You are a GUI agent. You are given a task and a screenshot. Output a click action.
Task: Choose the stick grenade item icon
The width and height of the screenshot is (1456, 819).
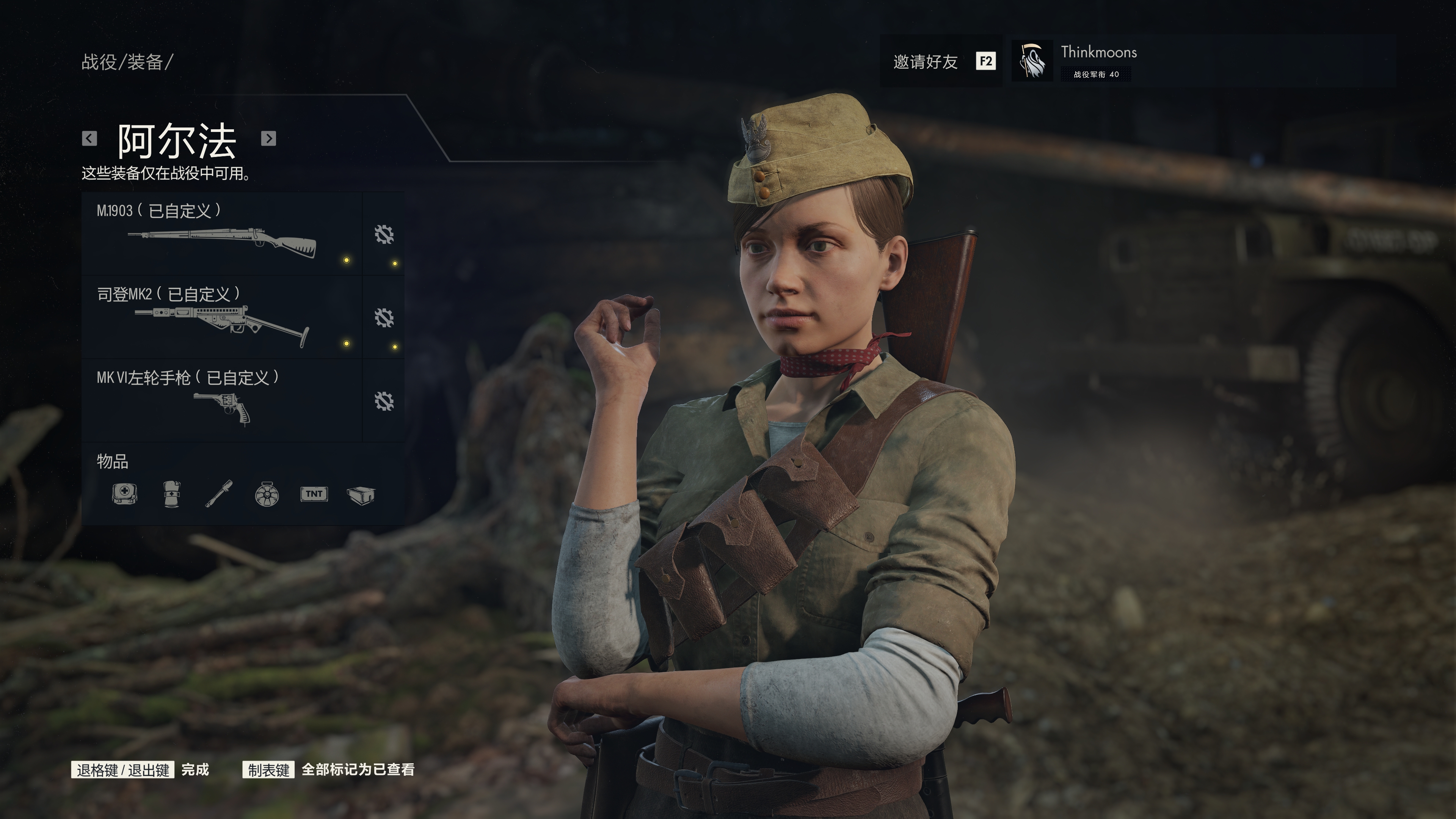click(x=219, y=494)
